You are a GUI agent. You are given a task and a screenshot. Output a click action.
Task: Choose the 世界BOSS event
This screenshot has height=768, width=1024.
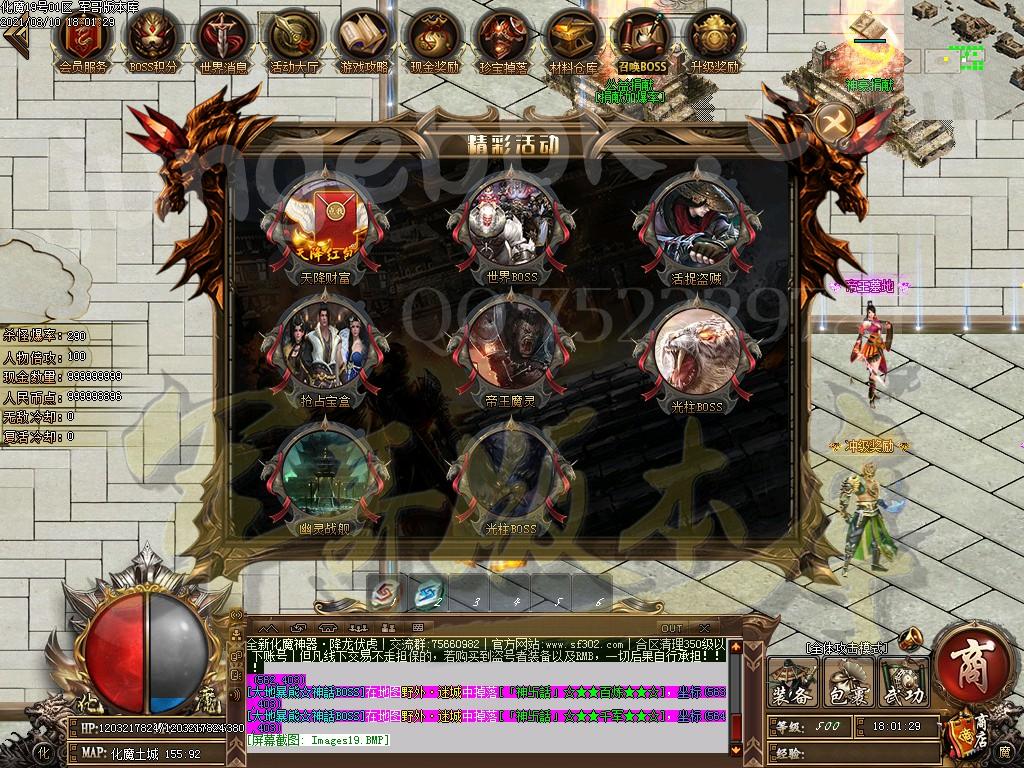point(511,224)
